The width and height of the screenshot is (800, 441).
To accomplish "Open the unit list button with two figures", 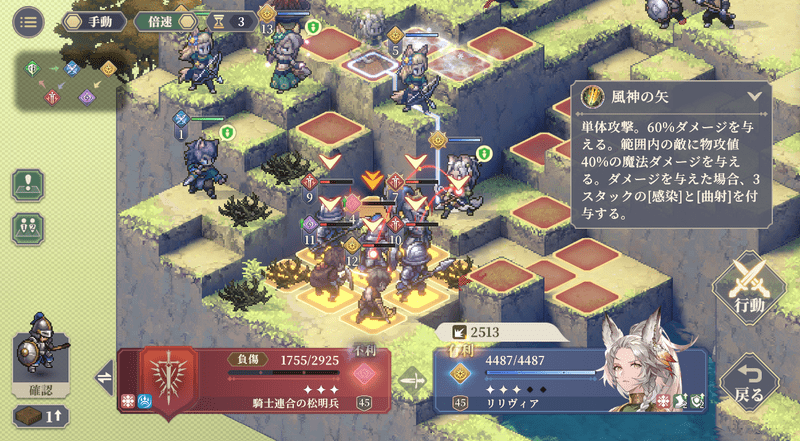I will pos(27,227).
